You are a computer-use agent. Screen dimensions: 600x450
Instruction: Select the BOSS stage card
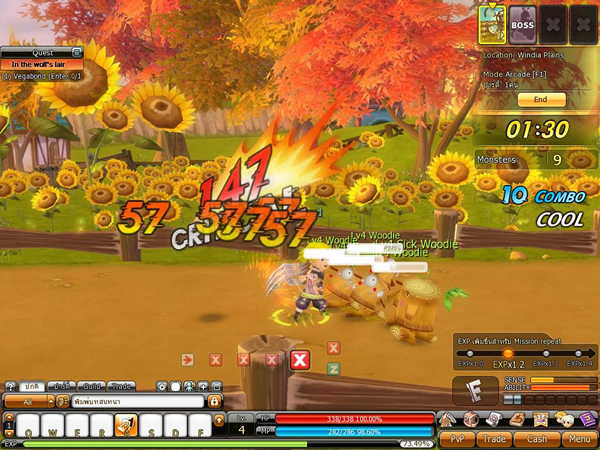[x=522, y=23]
